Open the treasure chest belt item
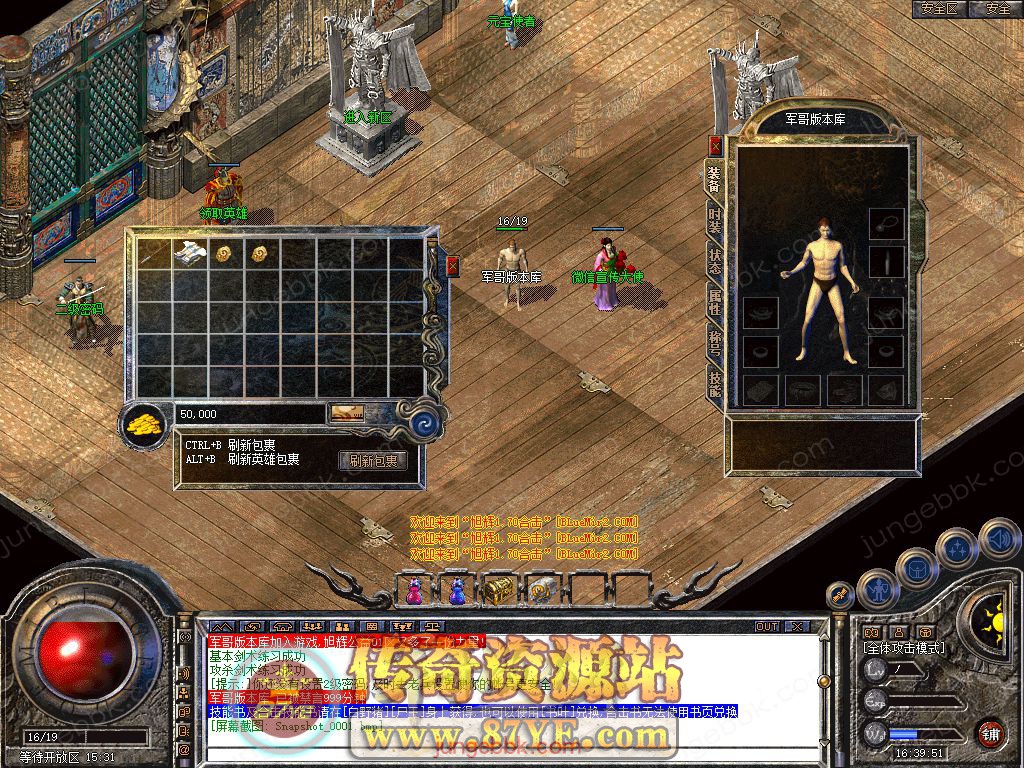Viewport: 1024px width, 768px height. point(497,591)
